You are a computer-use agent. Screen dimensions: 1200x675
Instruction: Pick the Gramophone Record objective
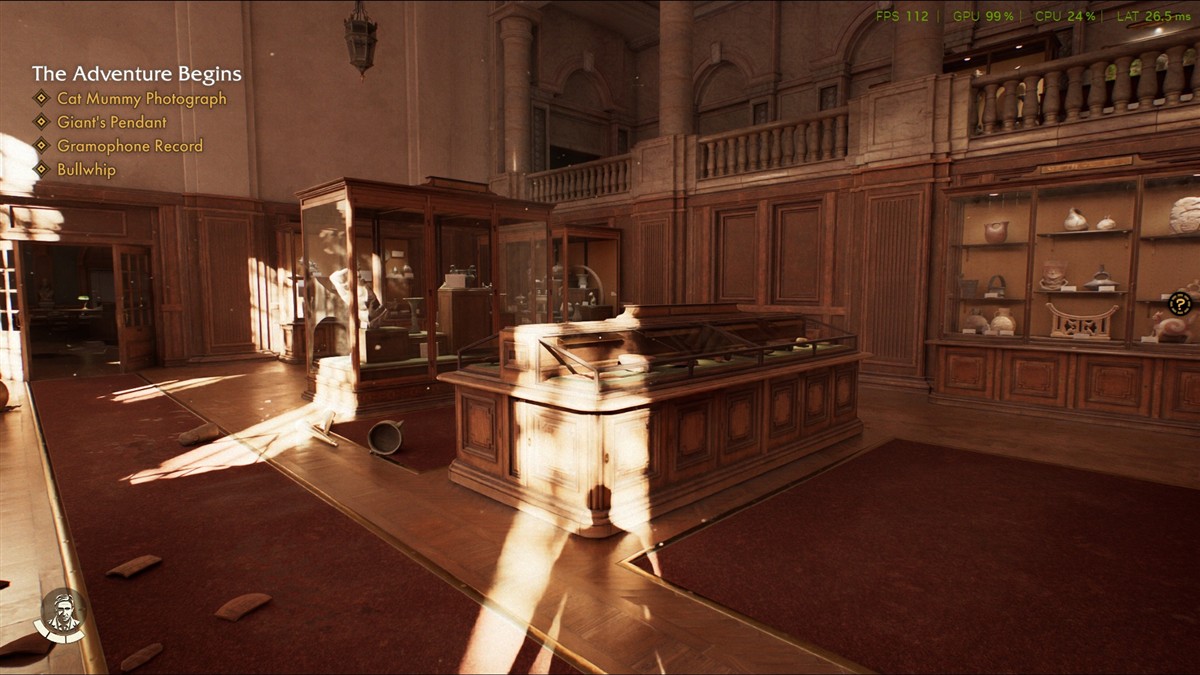tap(129, 146)
